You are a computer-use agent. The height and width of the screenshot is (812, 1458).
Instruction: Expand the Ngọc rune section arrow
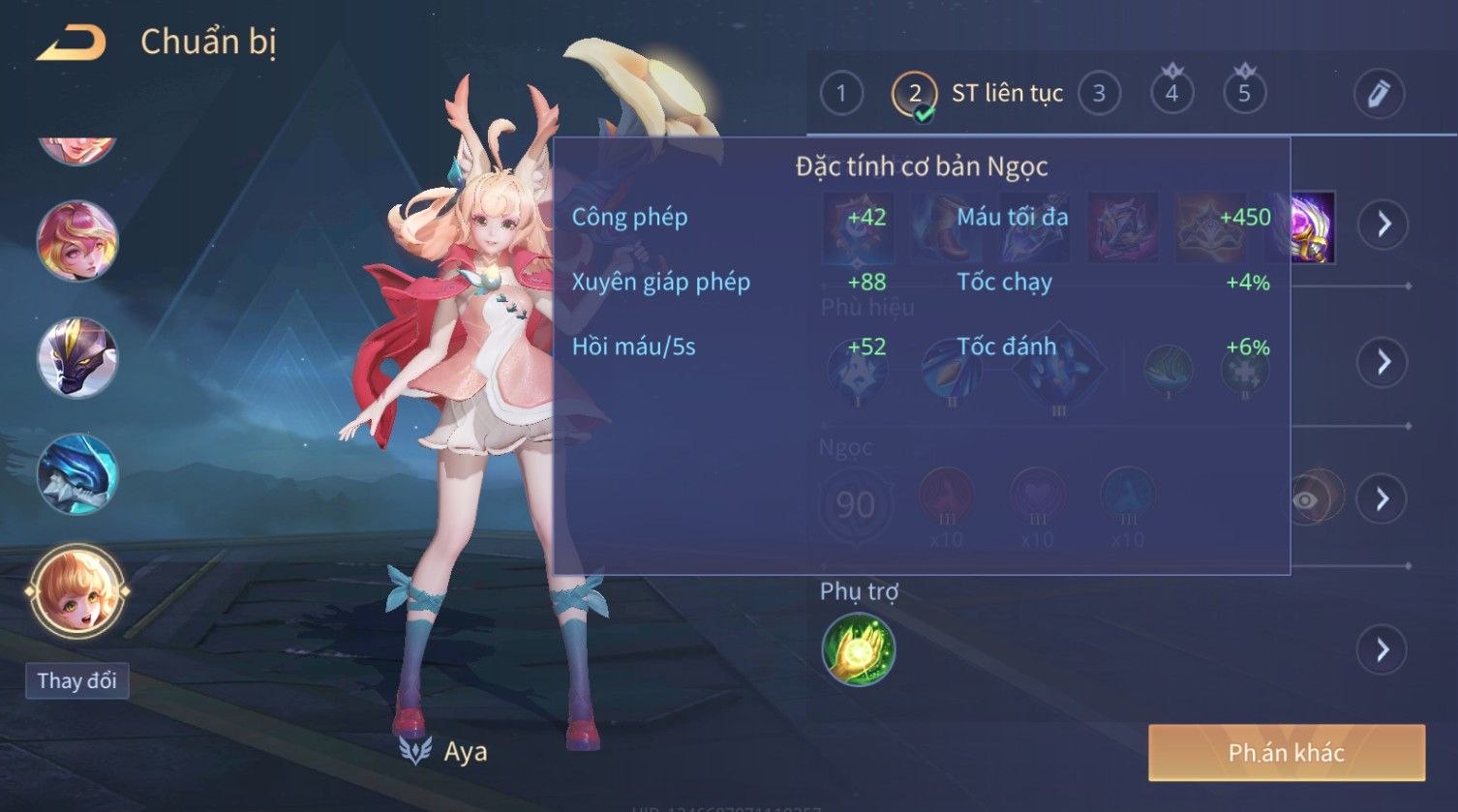1382,499
